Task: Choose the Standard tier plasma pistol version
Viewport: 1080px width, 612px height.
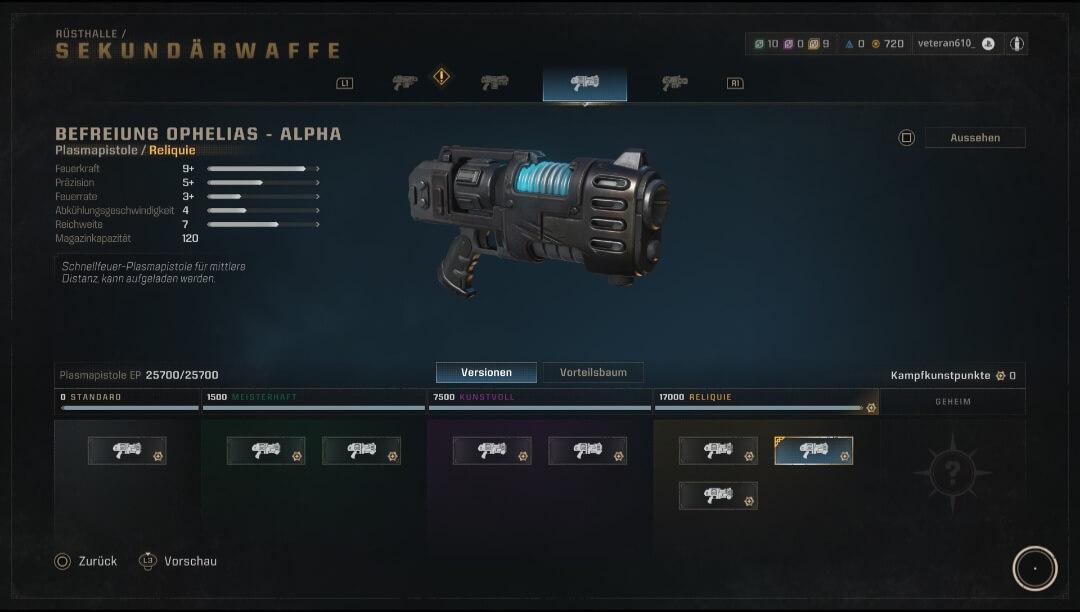Action: (x=127, y=451)
